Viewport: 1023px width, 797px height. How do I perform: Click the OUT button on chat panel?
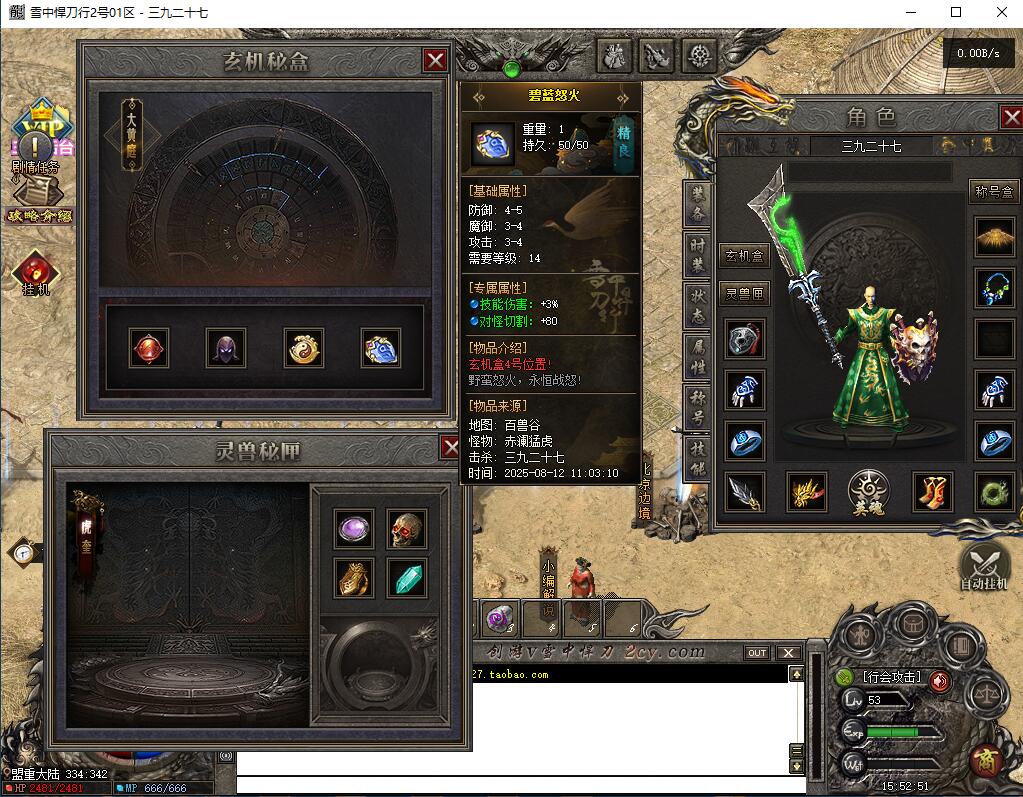tap(757, 653)
